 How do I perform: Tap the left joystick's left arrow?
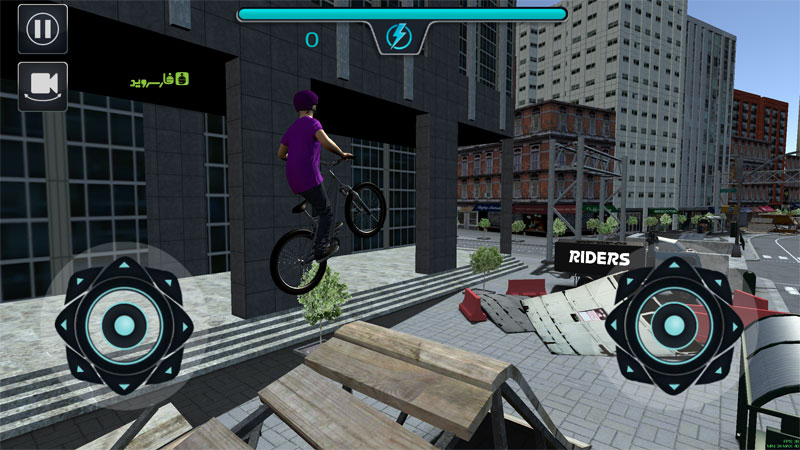(x=65, y=324)
